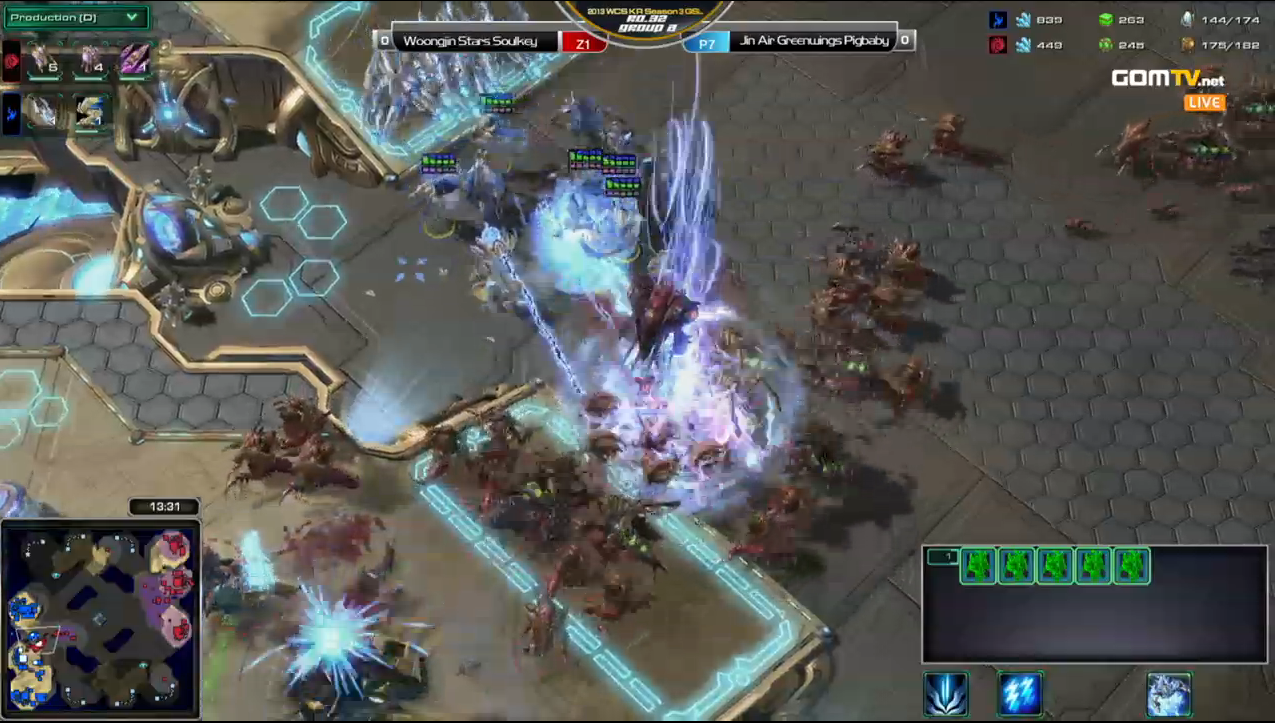Cast Psionic Storm ability
The height and width of the screenshot is (723, 1275).
1020,695
